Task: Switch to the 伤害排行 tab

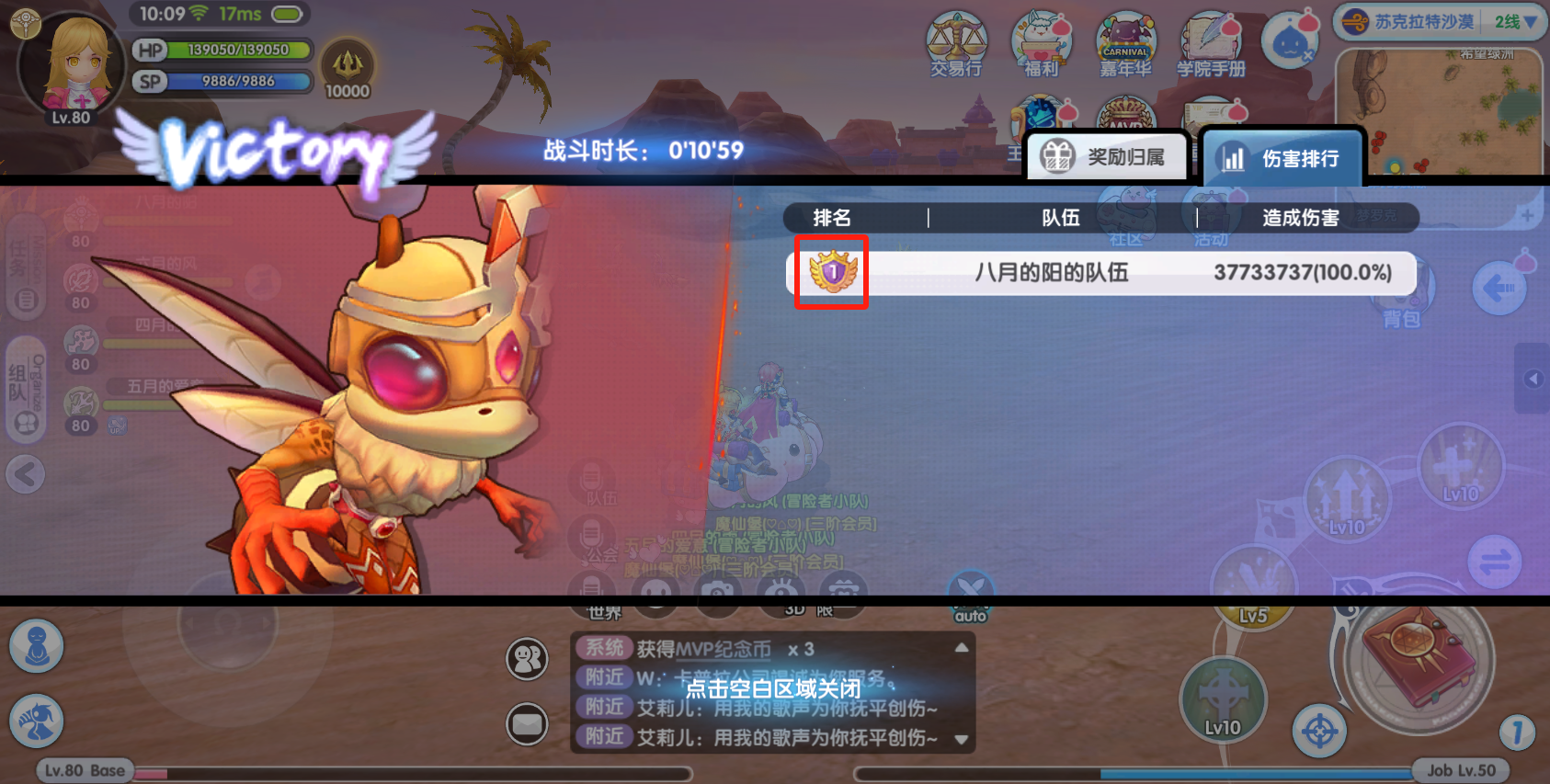Action: pyautogui.click(x=1282, y=155)
